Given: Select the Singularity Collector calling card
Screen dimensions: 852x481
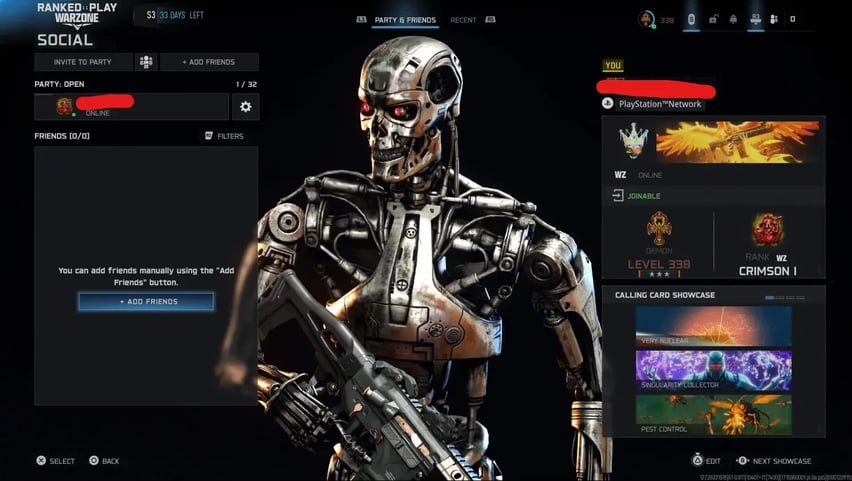Looking at the screenshot, I should pos(713,370).
